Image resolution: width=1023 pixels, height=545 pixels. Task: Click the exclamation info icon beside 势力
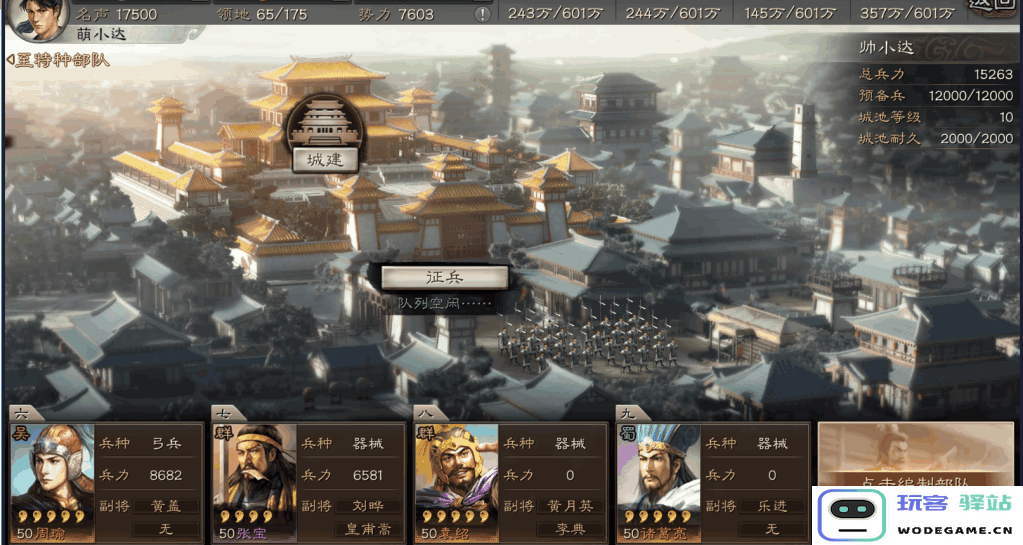point(483,14)
